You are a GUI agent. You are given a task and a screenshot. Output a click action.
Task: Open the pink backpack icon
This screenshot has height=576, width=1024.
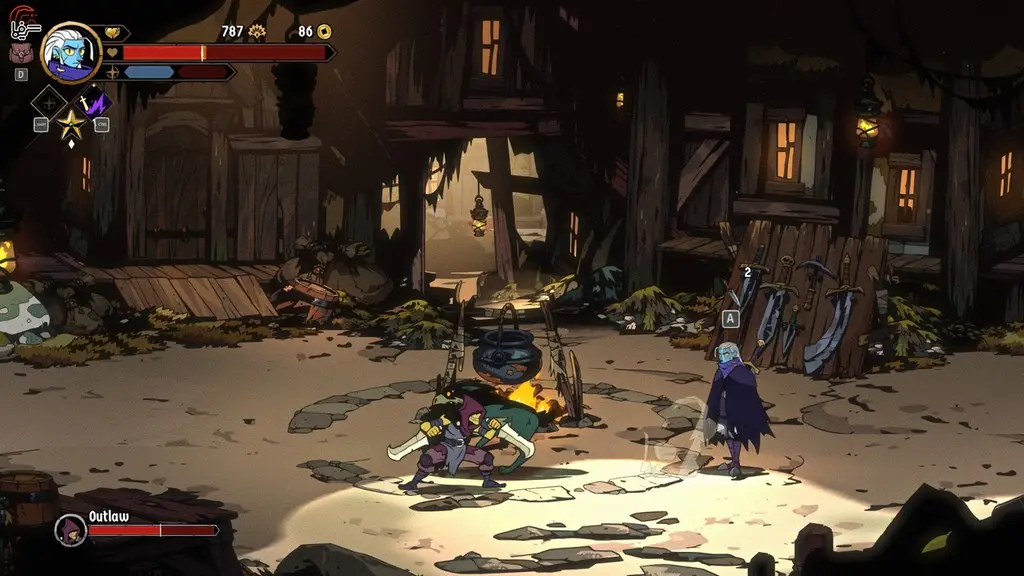point(21,53)
